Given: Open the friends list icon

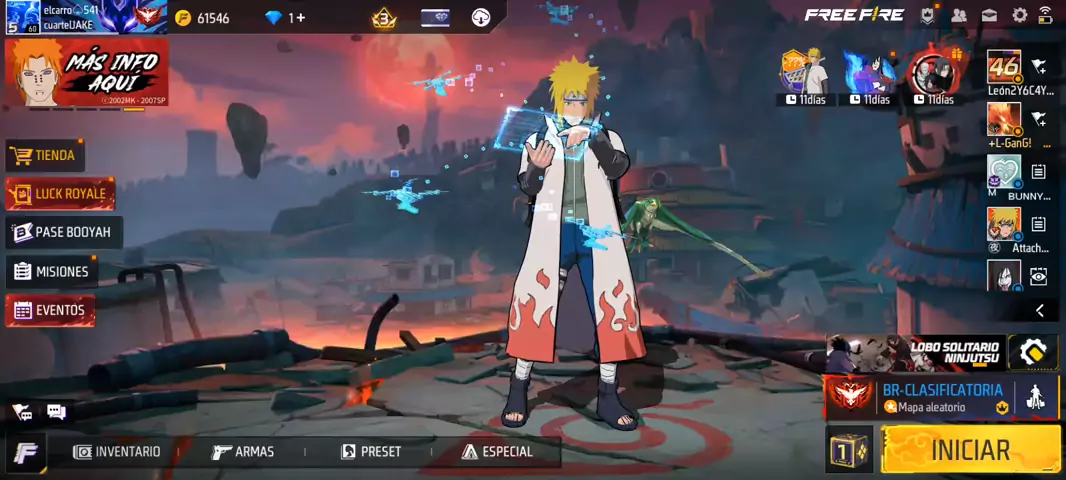Looking at the screenshot, I should pyautogui.click(x=959, y=15).
